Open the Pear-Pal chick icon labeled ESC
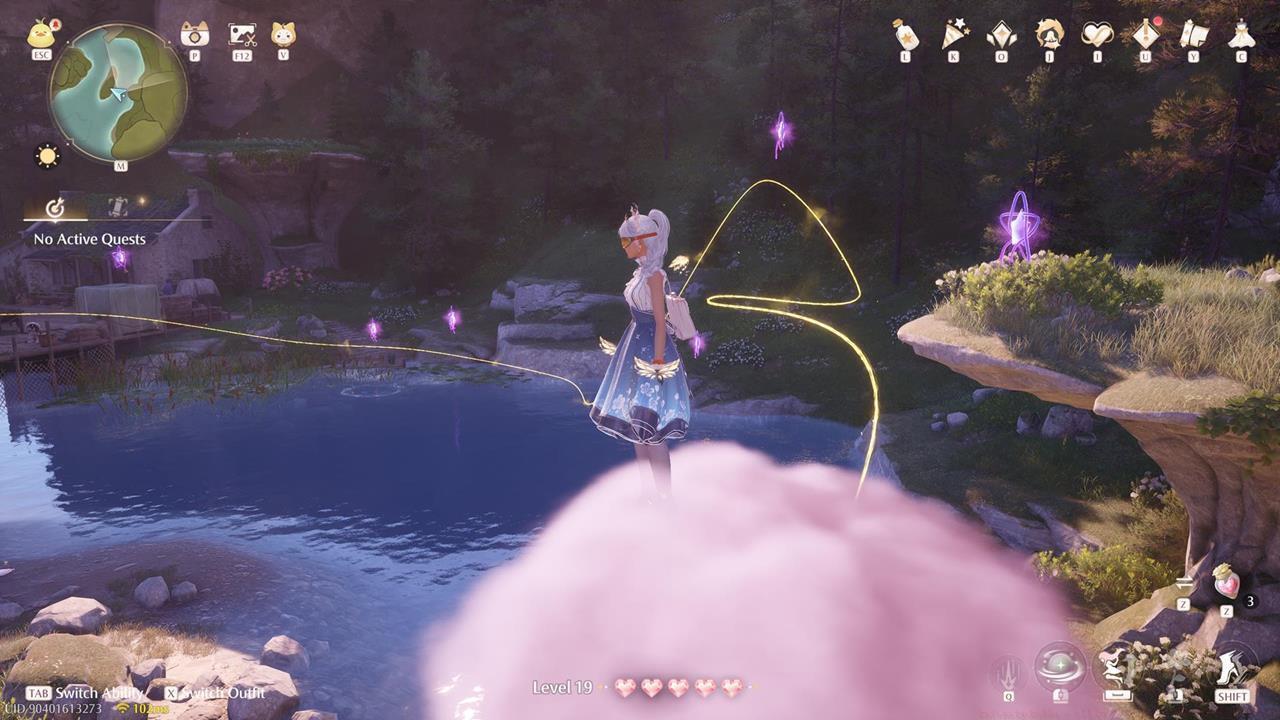Image resolution: width=1280 pixels, height=720 pixels. (40, 35)
